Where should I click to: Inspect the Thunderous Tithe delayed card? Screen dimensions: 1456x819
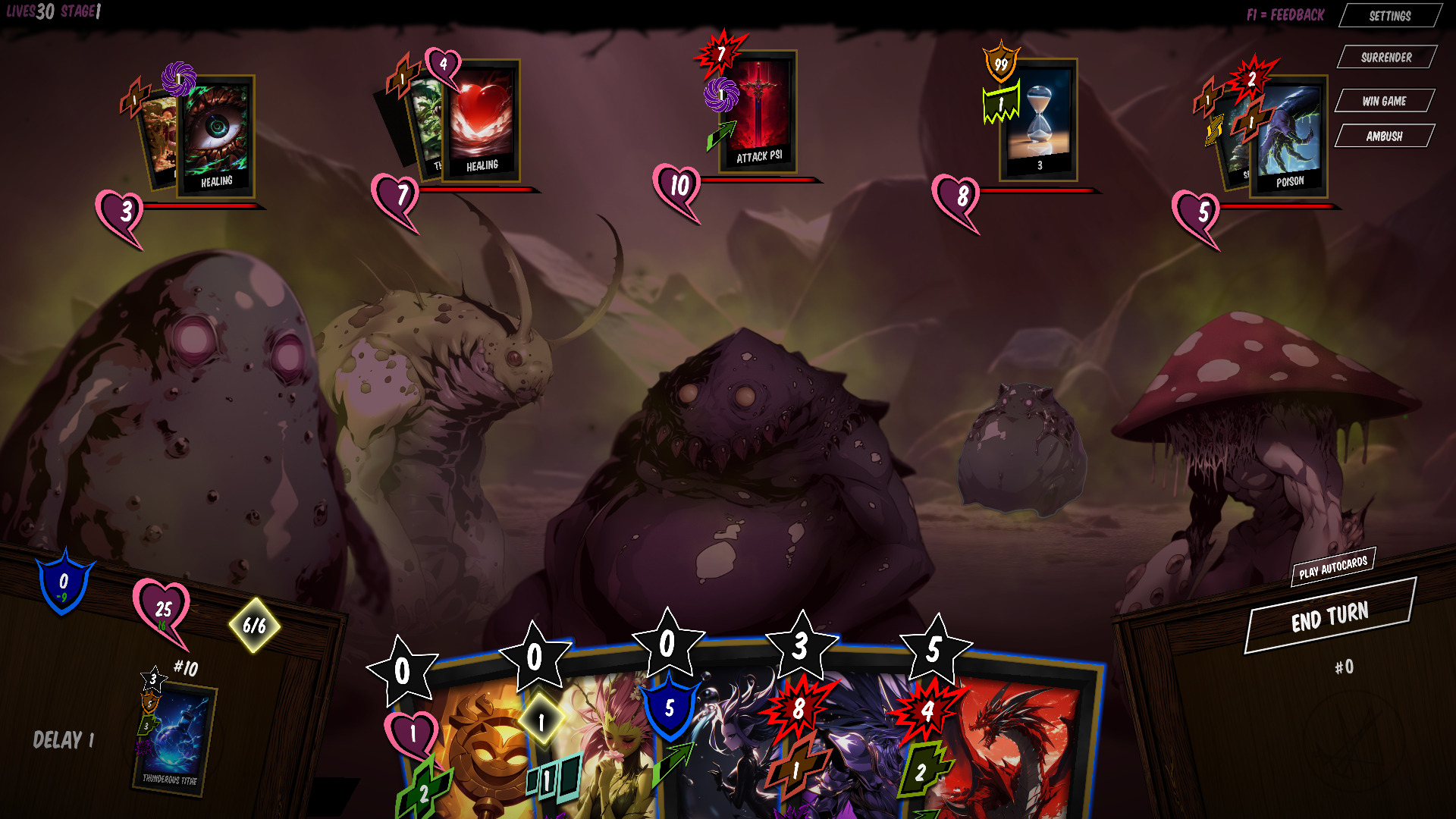[x=174, y=739]
